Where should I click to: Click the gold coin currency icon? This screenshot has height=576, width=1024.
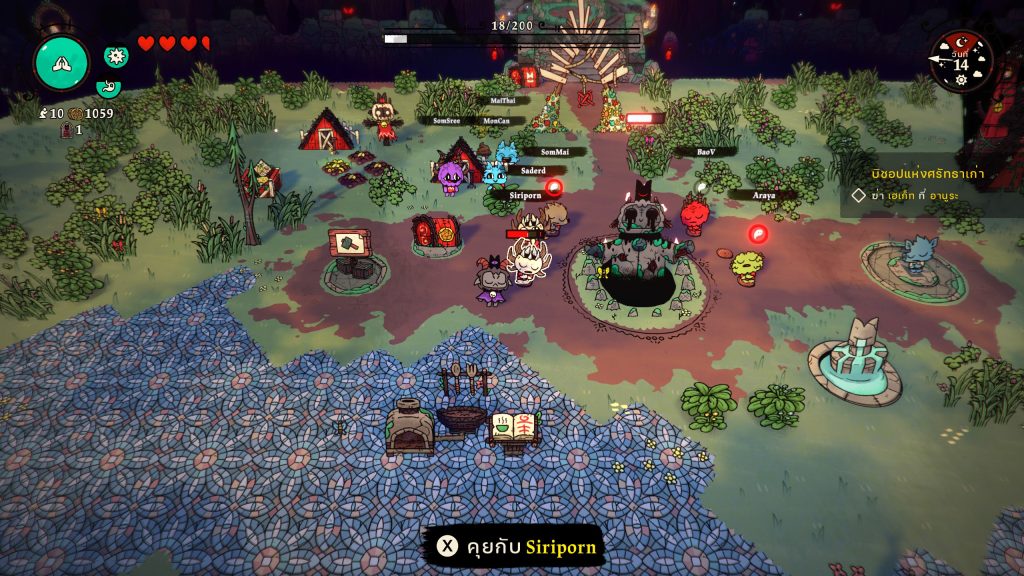pos(75,114)
